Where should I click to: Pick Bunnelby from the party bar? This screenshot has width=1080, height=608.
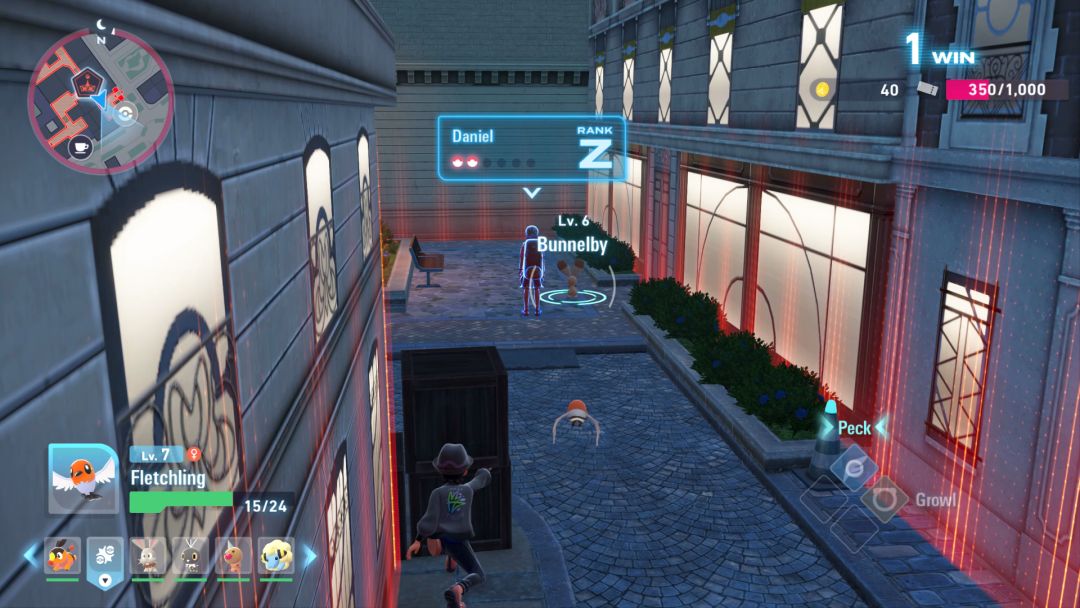point(148,556)
